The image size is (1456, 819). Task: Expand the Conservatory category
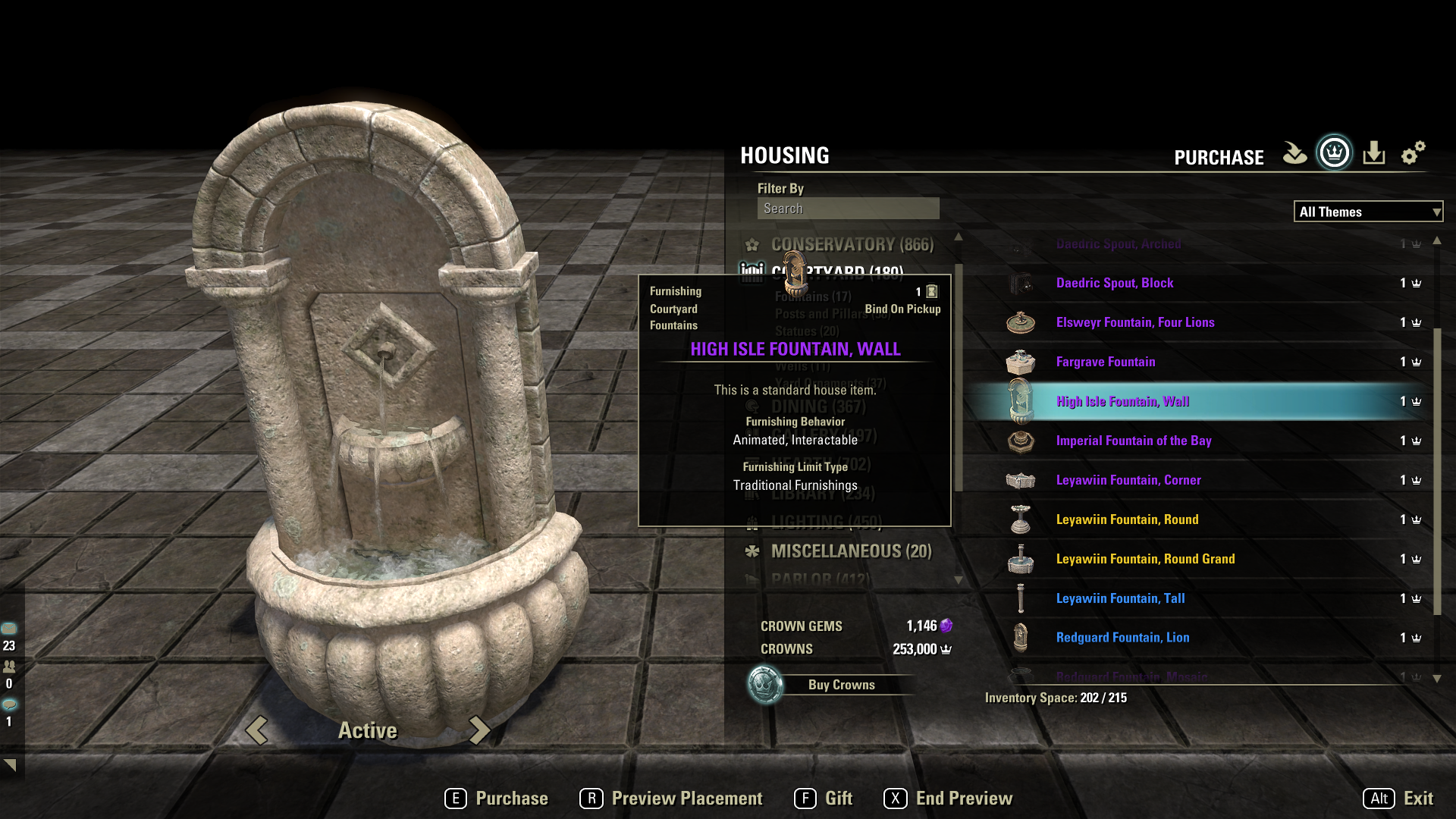point(852,245)
